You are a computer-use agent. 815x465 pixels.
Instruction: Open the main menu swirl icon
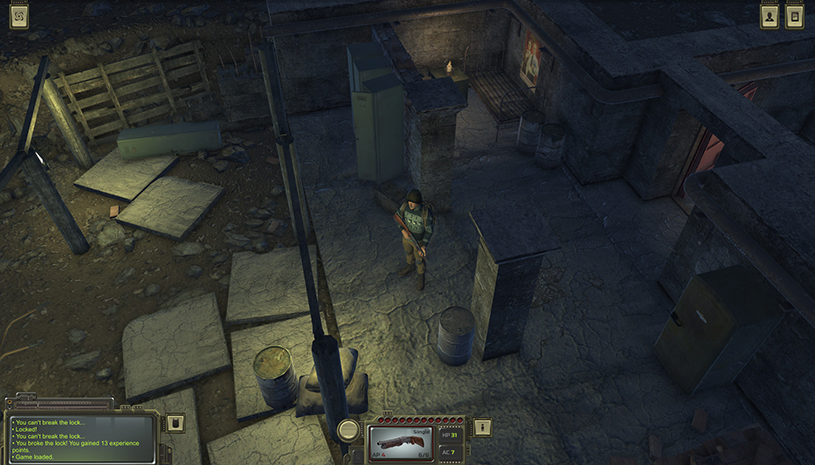(19, 16)
